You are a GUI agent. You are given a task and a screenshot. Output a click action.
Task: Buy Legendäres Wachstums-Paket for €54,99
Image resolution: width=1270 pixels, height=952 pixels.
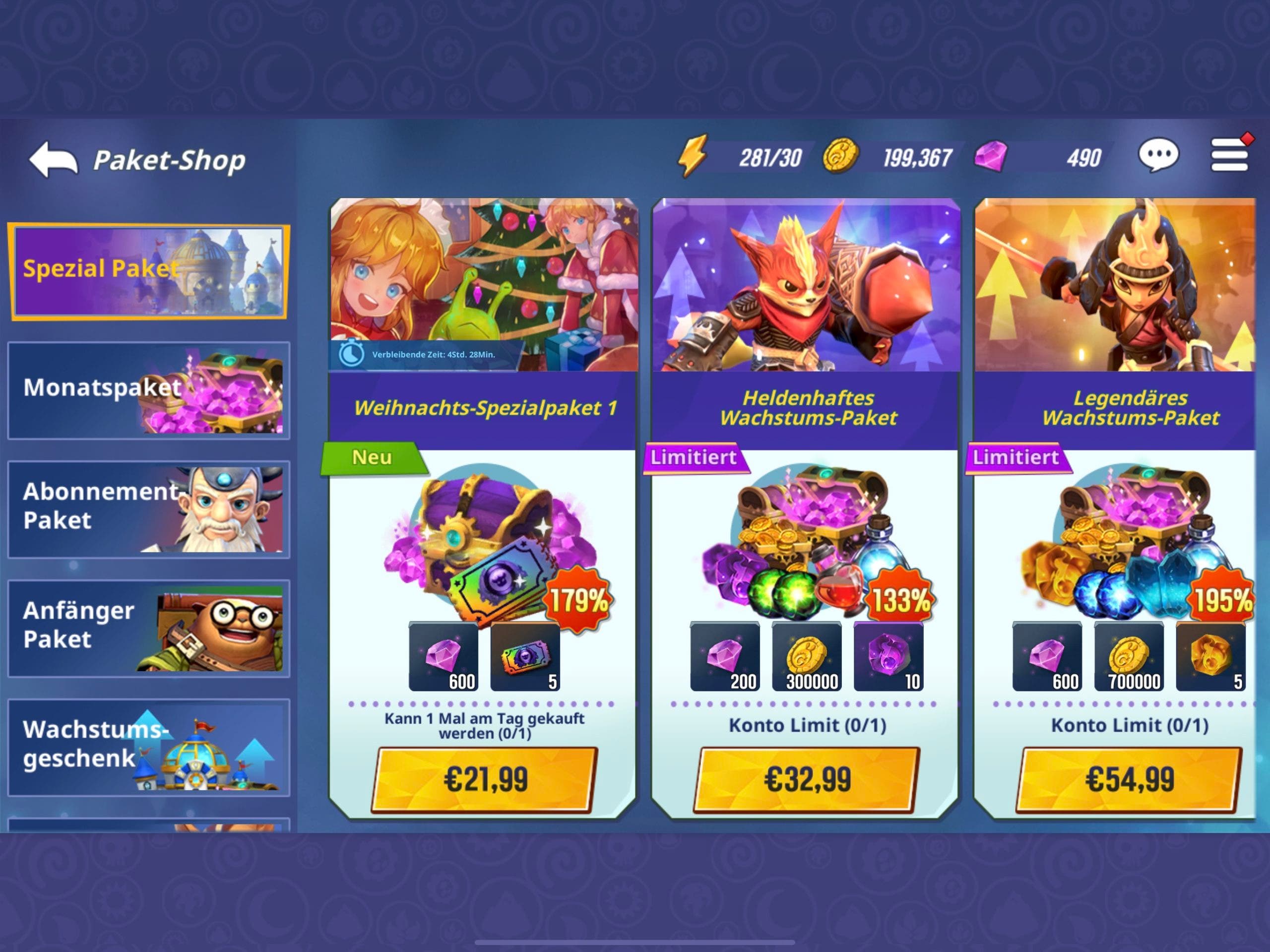coord(1129,779)
